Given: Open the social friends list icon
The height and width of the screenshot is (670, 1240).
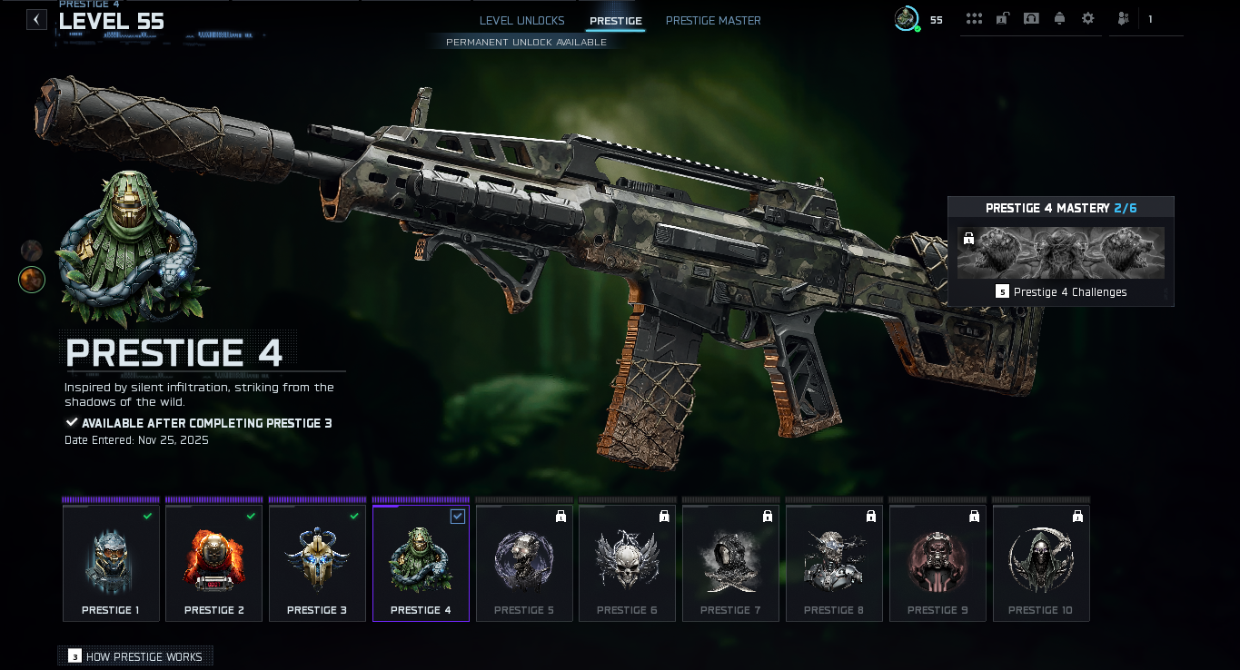Looking at the screenshot, I should coord(1124,19).
